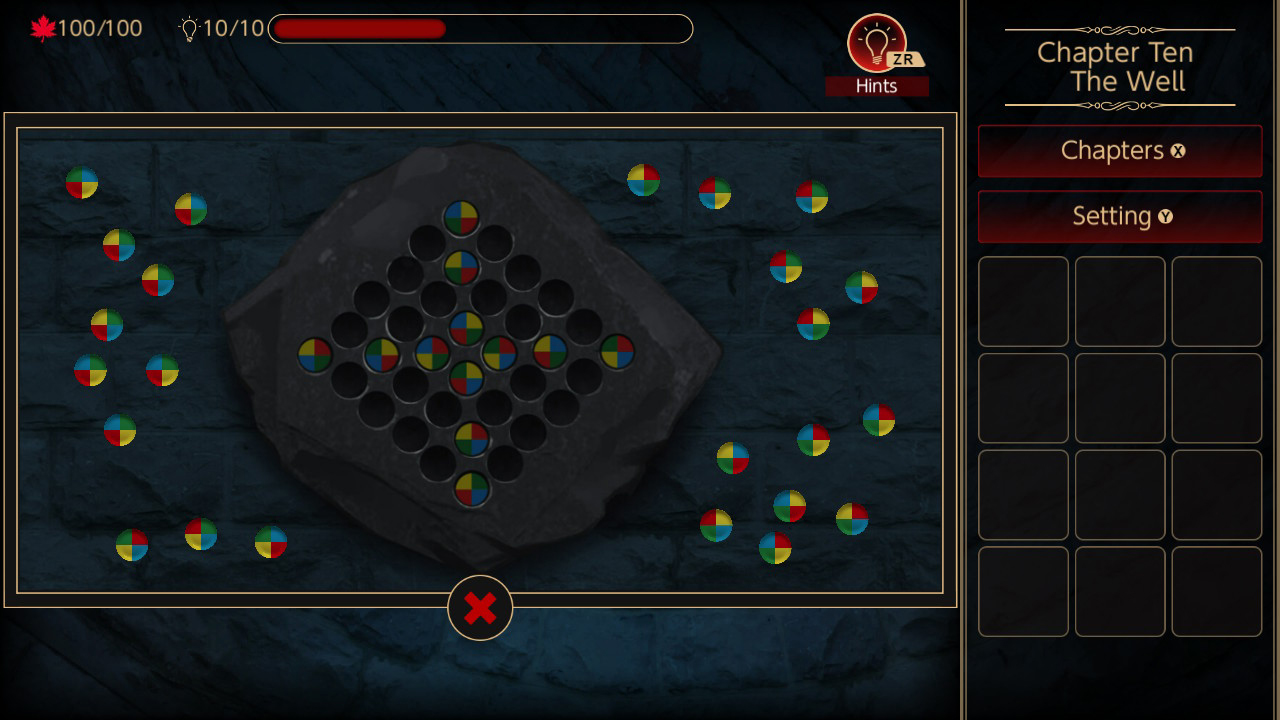Select the first empty inventory slot
This screenshot has width=1280, height=720.
pos(1023,301)
